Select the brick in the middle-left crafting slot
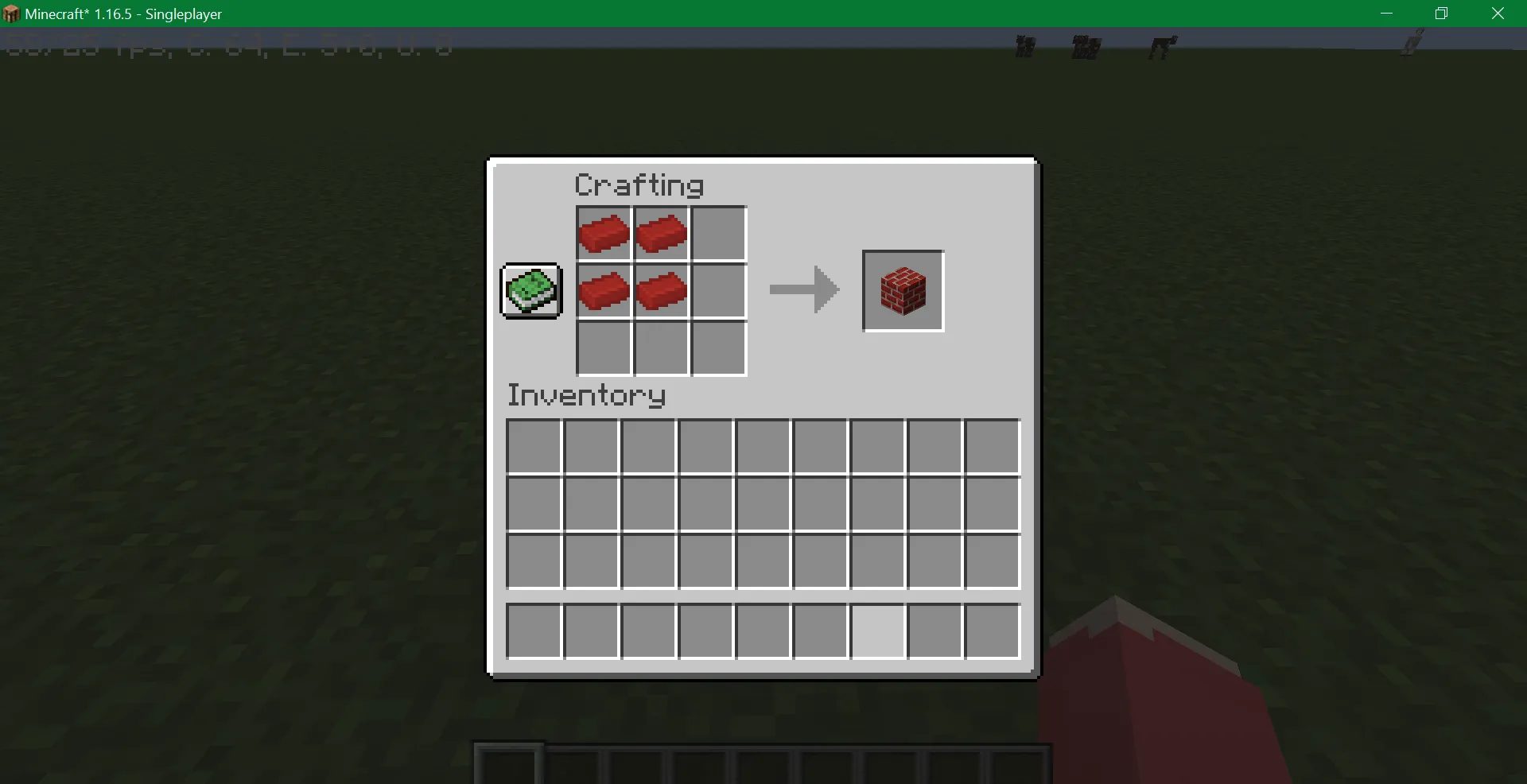1527x784 pixels. pos(604,291)
